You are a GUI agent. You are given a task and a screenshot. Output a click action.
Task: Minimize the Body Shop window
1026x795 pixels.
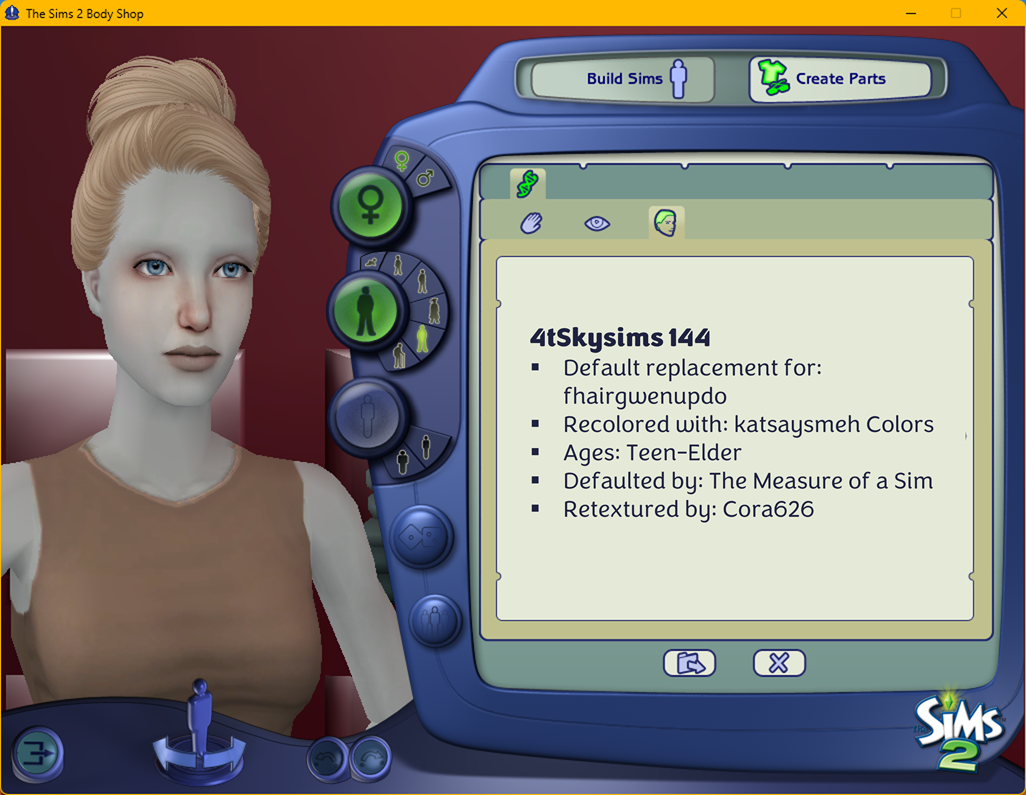(x=910, y=13)
